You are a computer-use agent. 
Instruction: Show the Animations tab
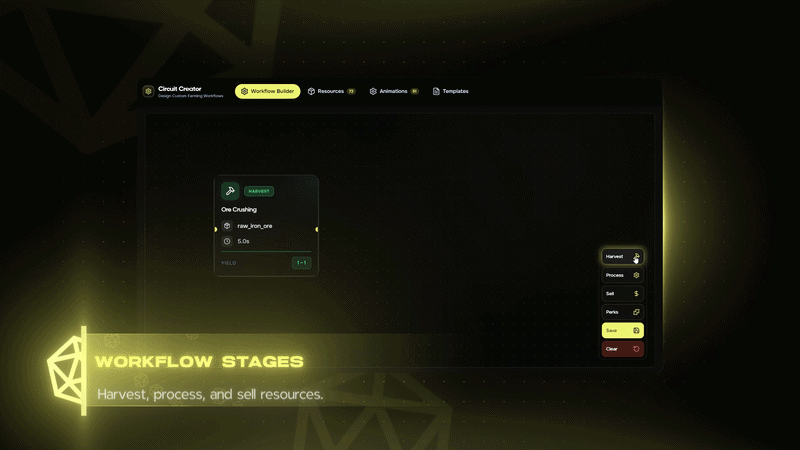tap(393, 91)
